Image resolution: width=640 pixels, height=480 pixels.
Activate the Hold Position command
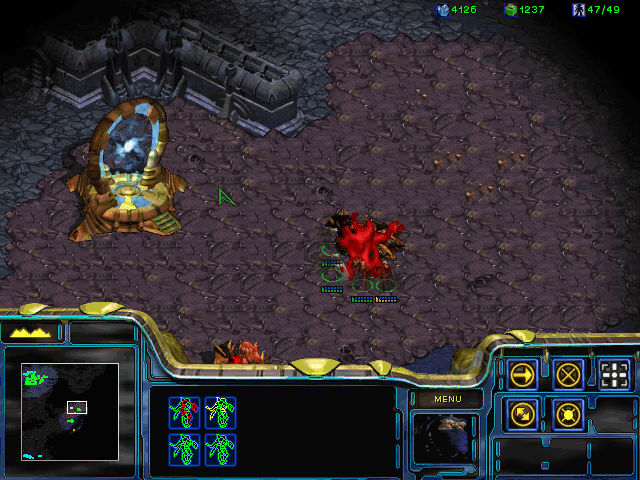point(568,412)
